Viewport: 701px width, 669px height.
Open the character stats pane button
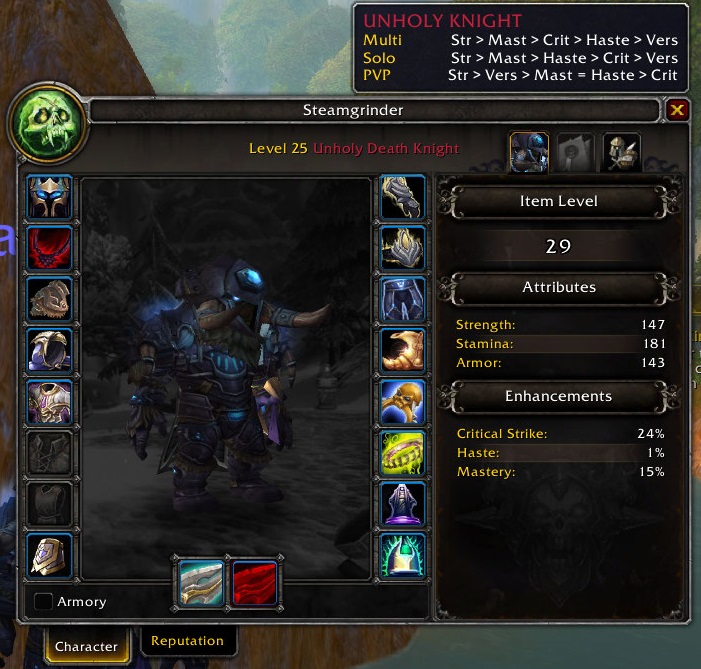click(x=529, y=152)
